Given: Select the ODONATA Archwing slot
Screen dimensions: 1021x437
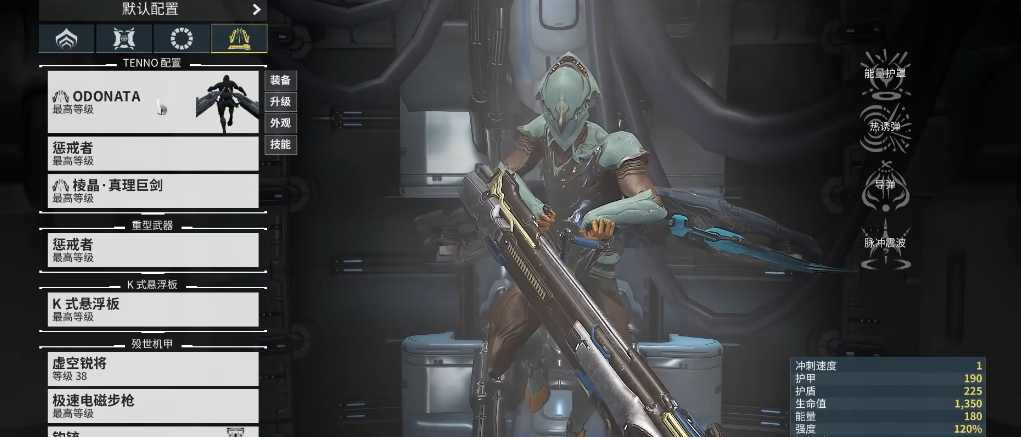Looking at the screenshot, I should pos(153,102).
